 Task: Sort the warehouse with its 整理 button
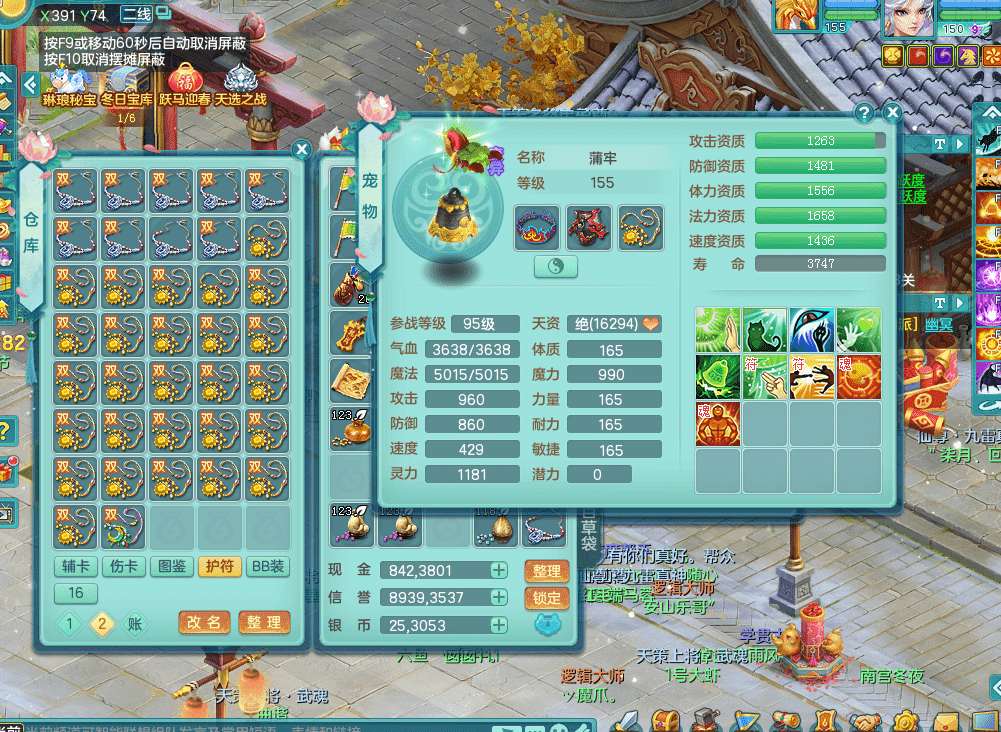(264, 622)
